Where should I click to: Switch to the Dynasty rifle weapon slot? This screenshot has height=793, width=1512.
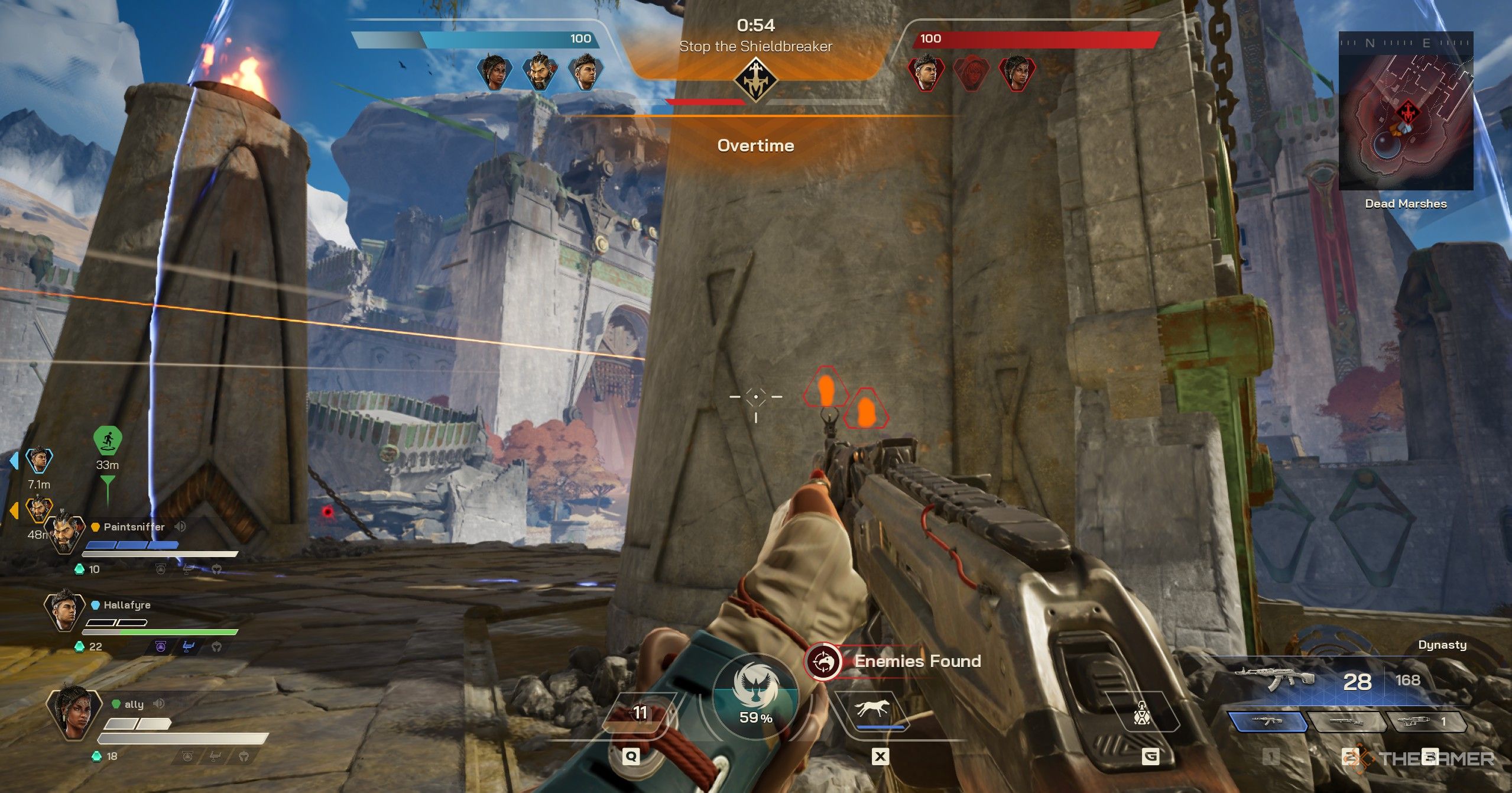pos(1267,722)
